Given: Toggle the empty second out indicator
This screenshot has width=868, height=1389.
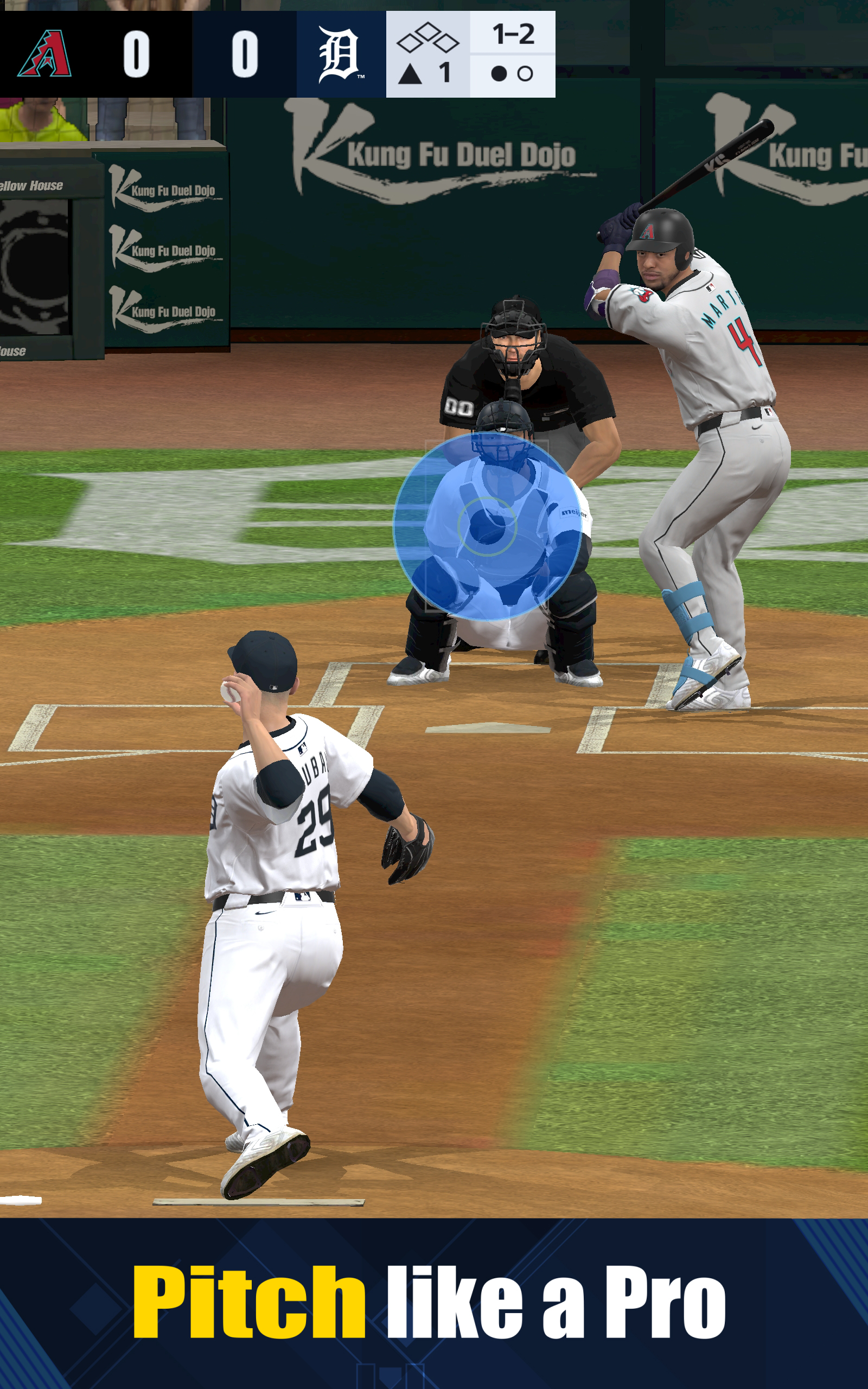Looking at the screenshot, I should point(527,73).
